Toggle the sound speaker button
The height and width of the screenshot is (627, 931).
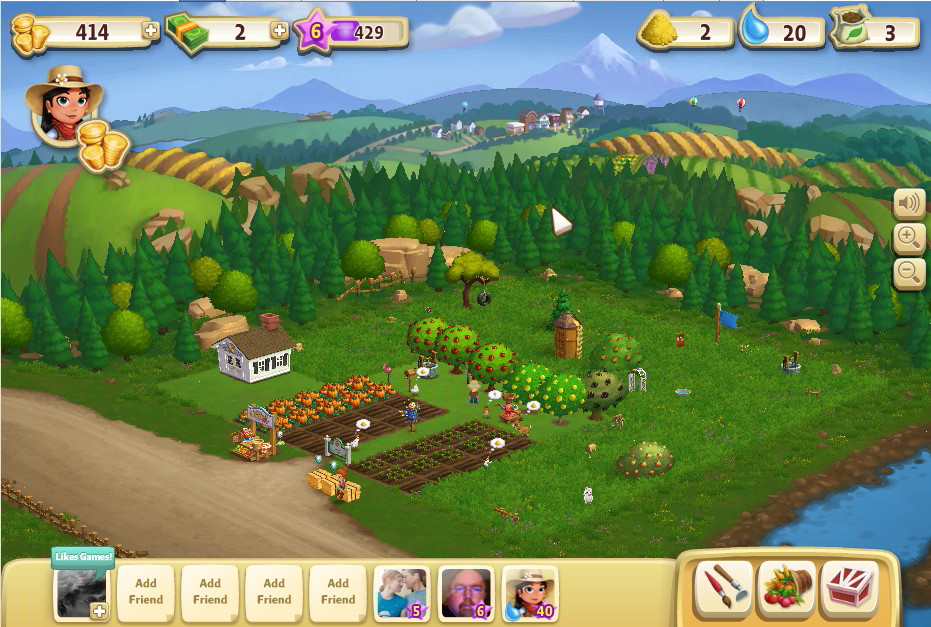[x=908, y=205]
